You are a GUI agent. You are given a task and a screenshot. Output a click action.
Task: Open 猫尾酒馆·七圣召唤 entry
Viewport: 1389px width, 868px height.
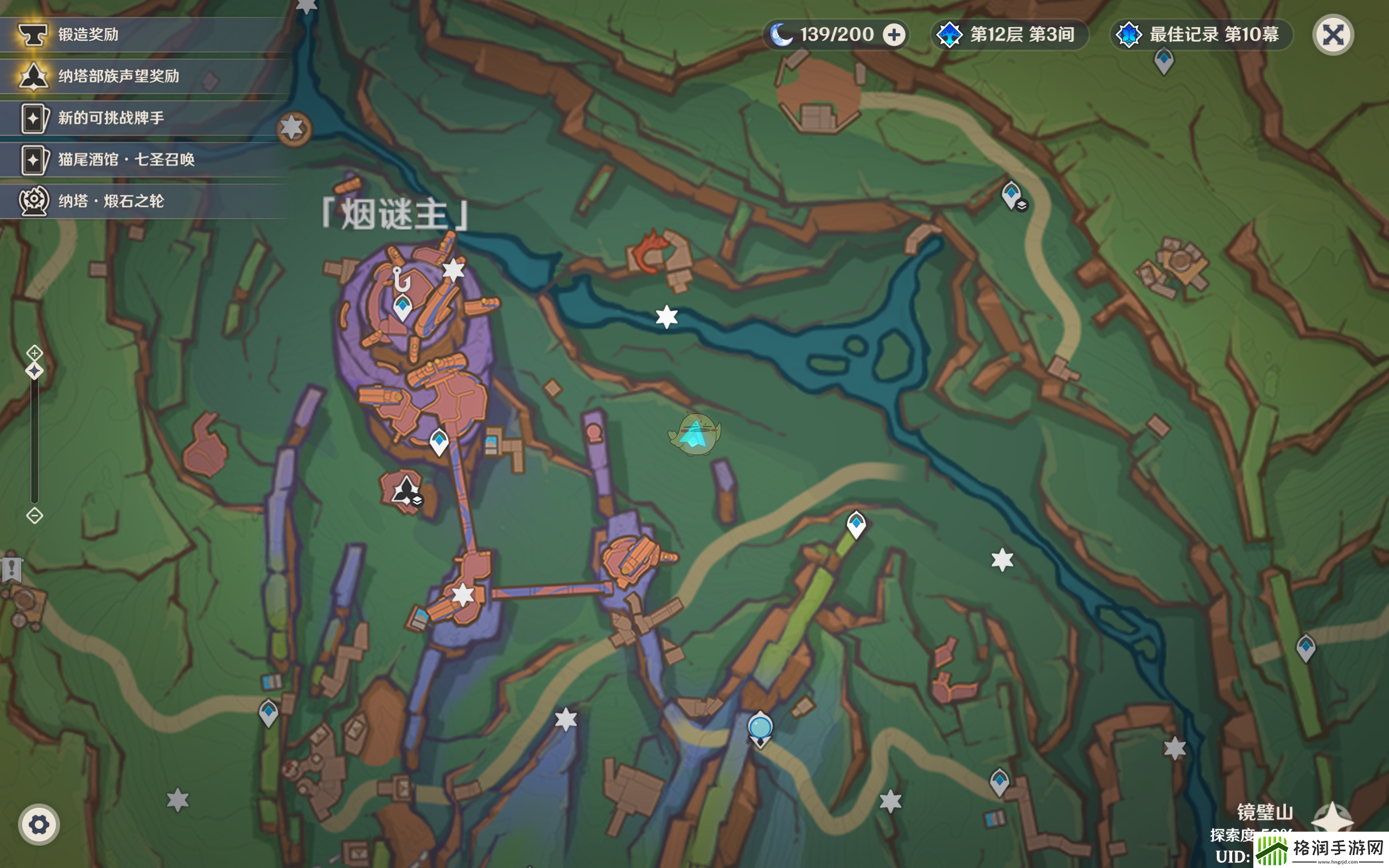click(x=126, y=159)
